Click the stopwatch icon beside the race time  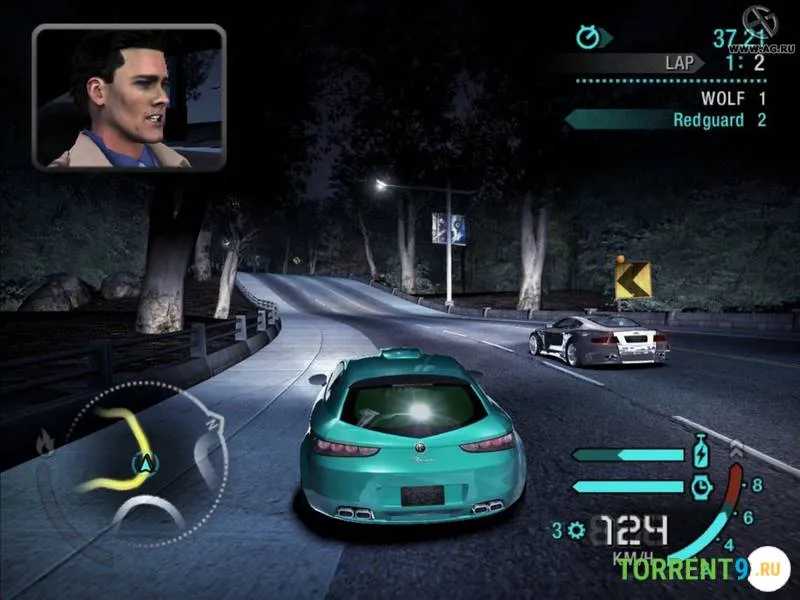click(x=589, y=37)
